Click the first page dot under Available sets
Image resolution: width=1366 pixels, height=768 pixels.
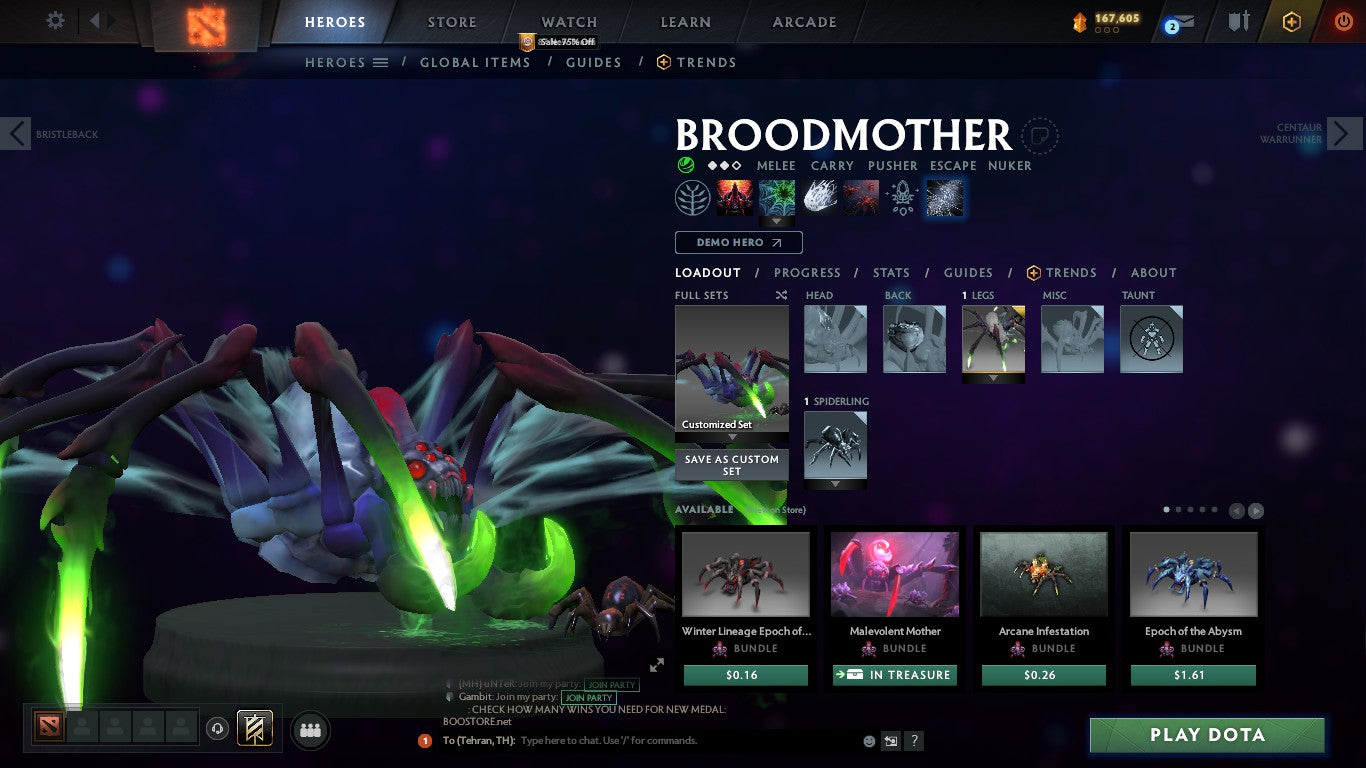(x=1165, y=509)
